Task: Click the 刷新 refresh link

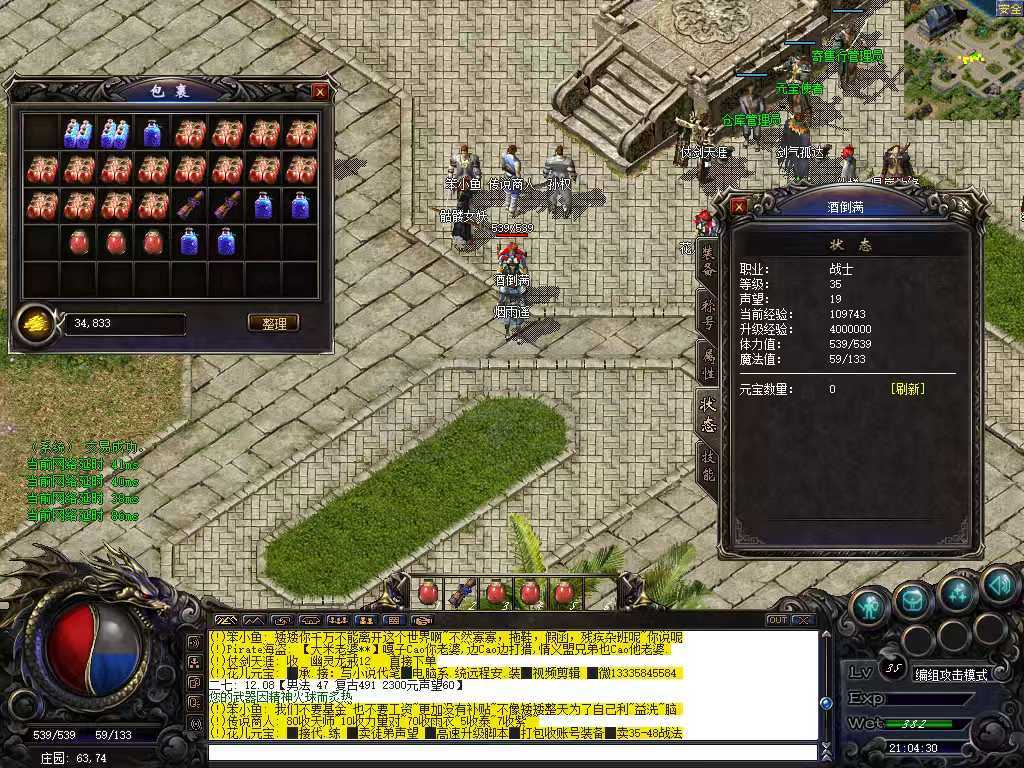Action: coord(907,389)
